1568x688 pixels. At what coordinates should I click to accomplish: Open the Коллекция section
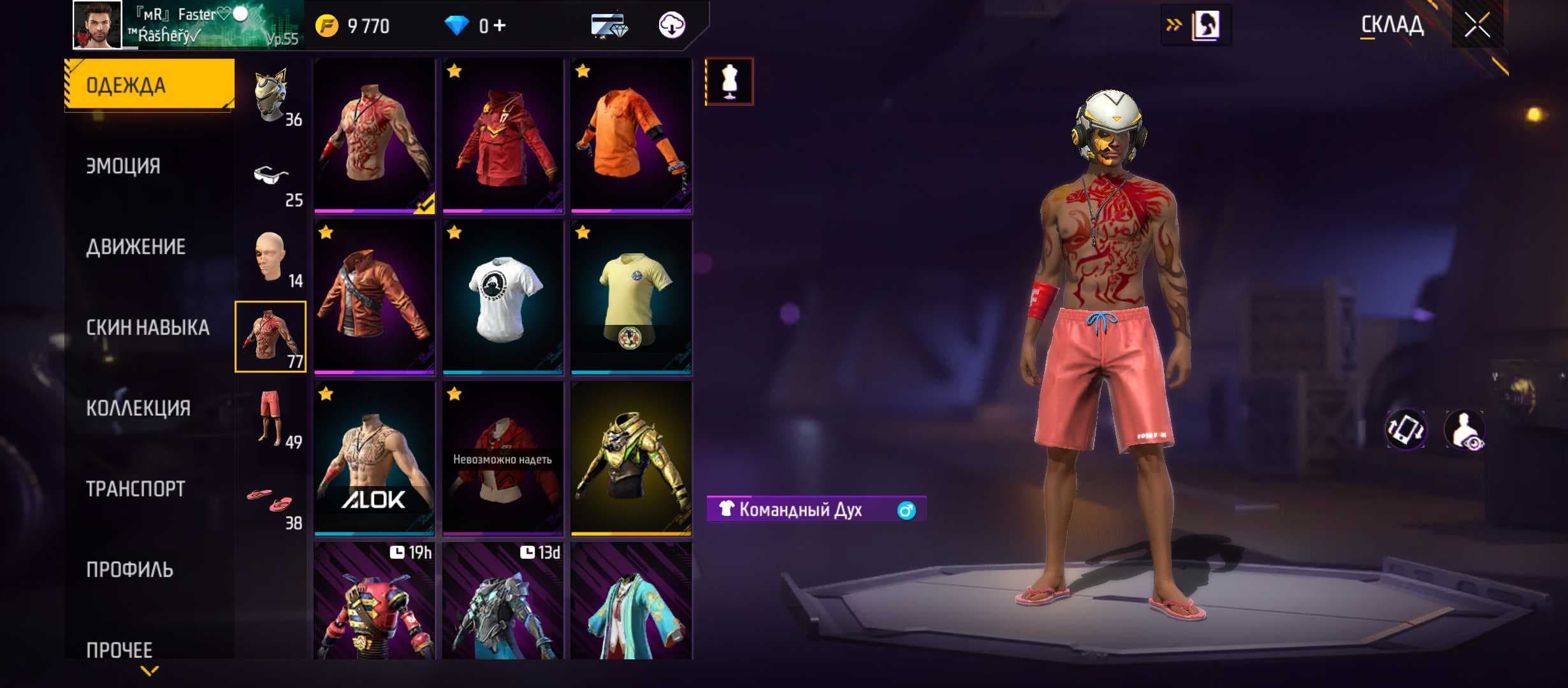(x=138, y=408)
